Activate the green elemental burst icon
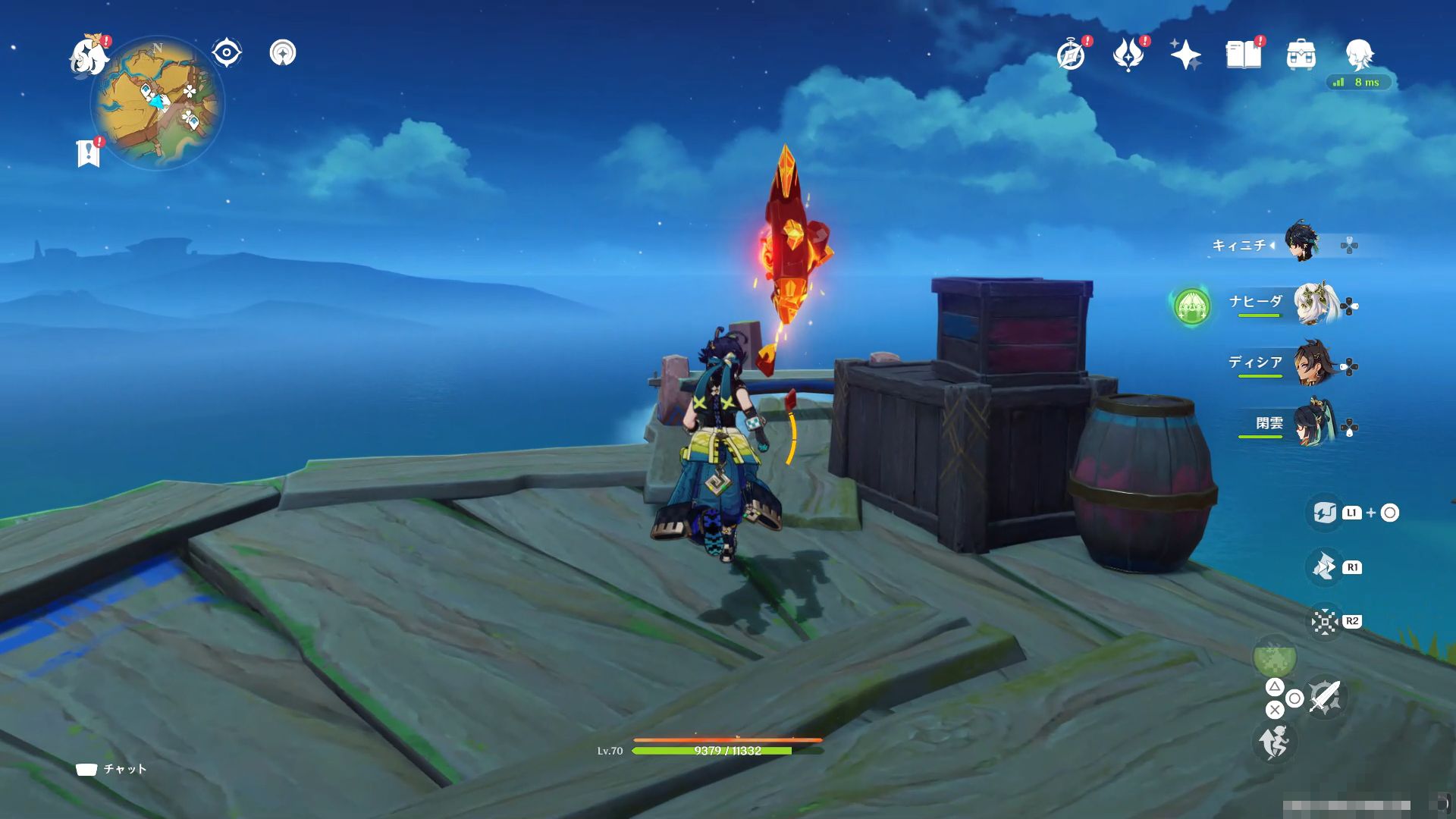1456x819 pixels. coord(1274,657)
